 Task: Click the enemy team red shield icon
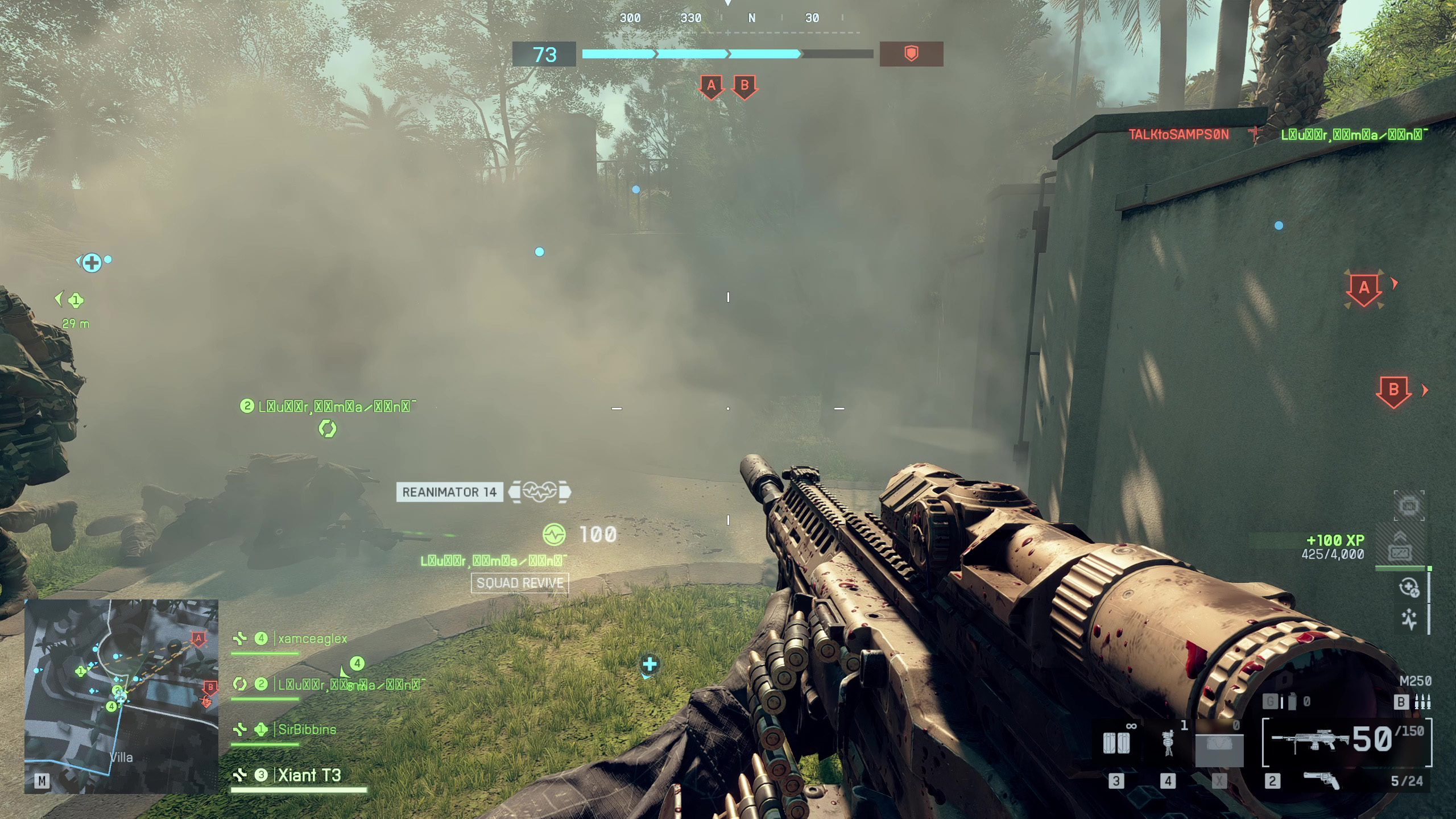point(911,54)
